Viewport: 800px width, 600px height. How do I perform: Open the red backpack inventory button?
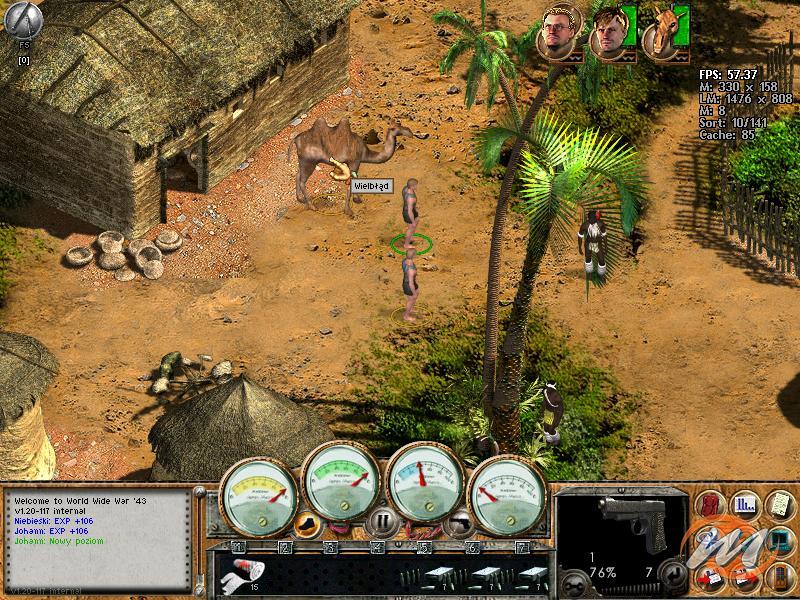tap(711, 504)
